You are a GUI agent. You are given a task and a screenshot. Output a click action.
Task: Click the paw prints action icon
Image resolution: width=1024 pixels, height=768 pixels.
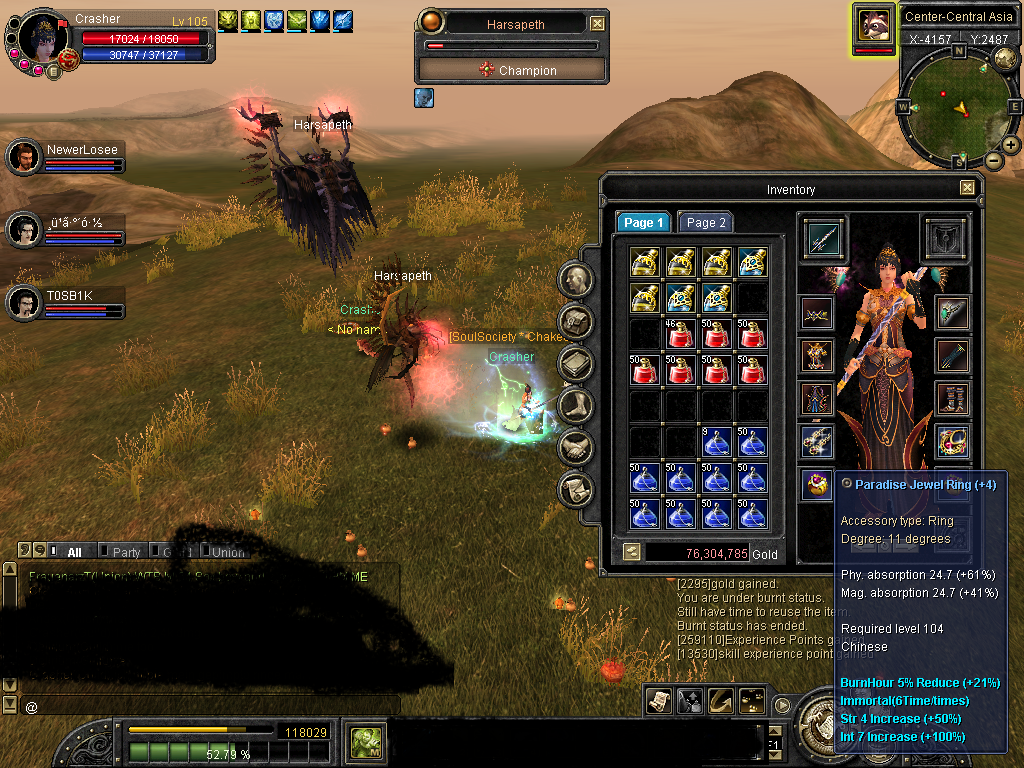tap(752, 701)
